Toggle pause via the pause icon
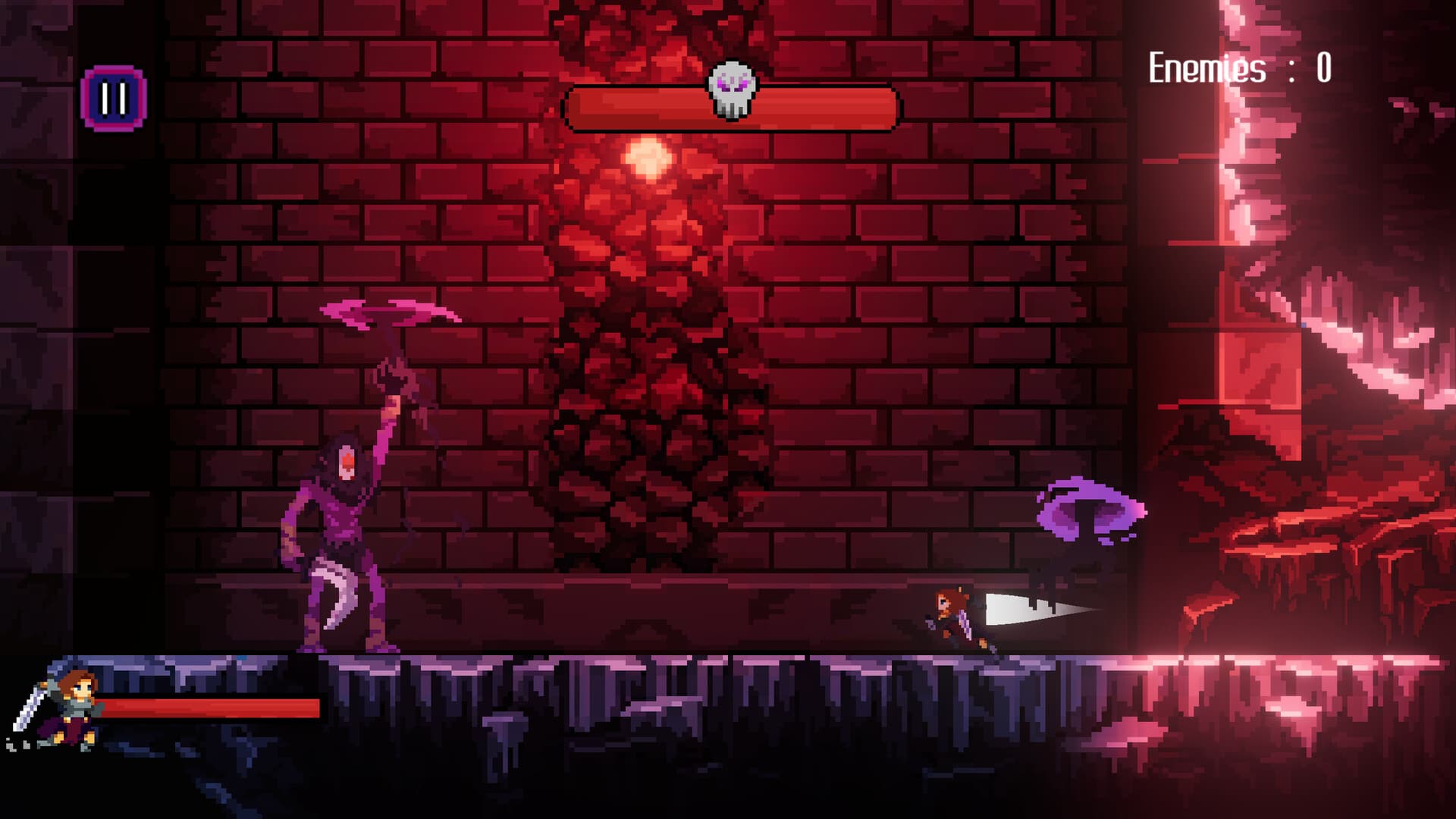 coord(112,96)
